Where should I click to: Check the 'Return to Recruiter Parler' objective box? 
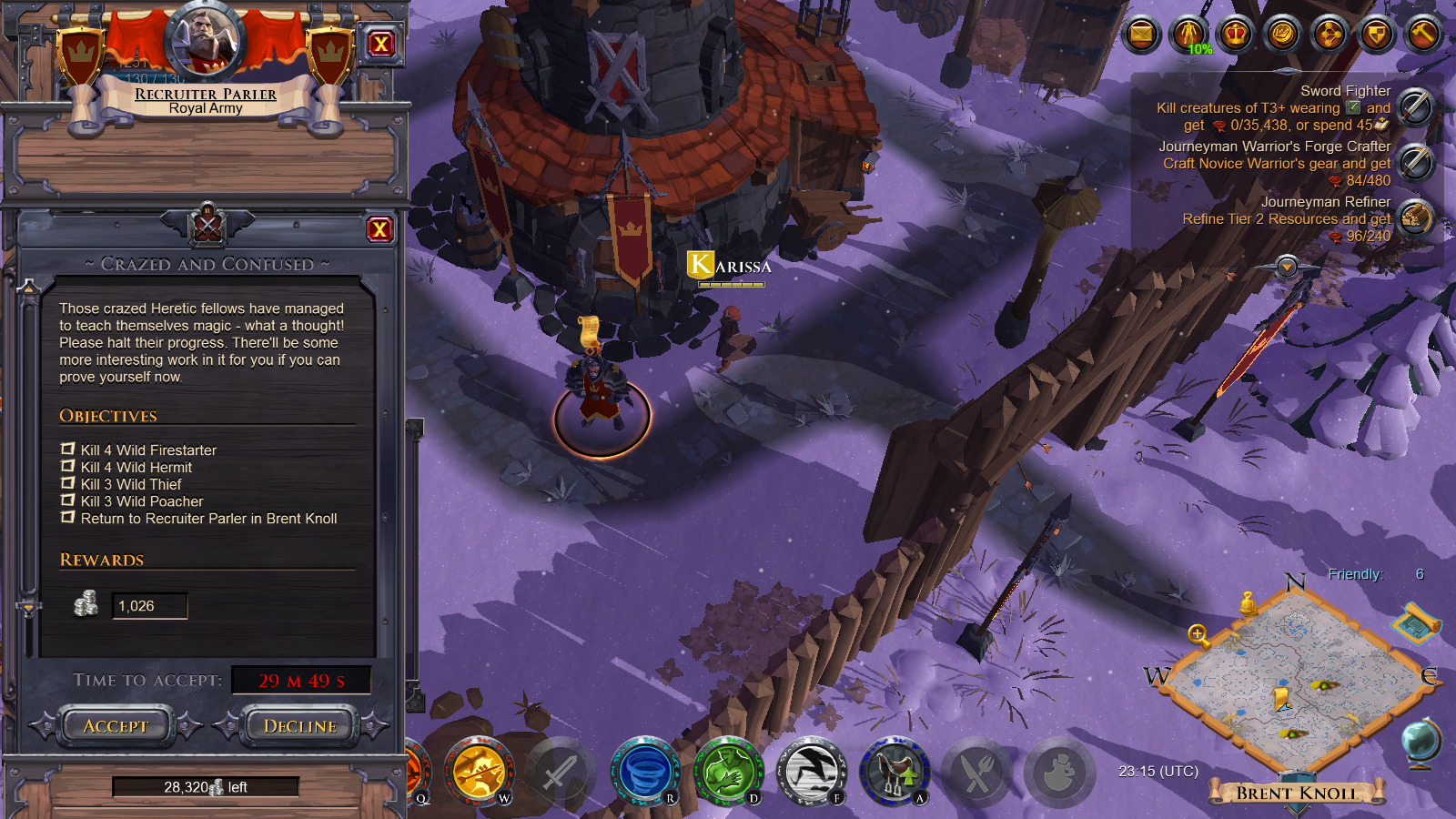point(66,518)
